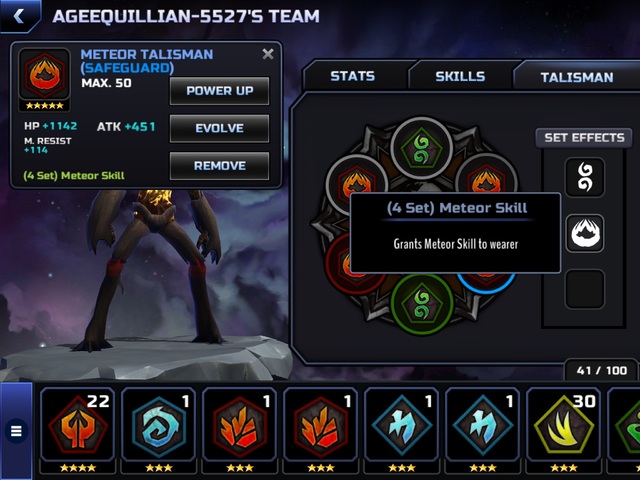This screenshot has width=640, height=480.
Task: Open the Skills tab
Action: [460, 76]
